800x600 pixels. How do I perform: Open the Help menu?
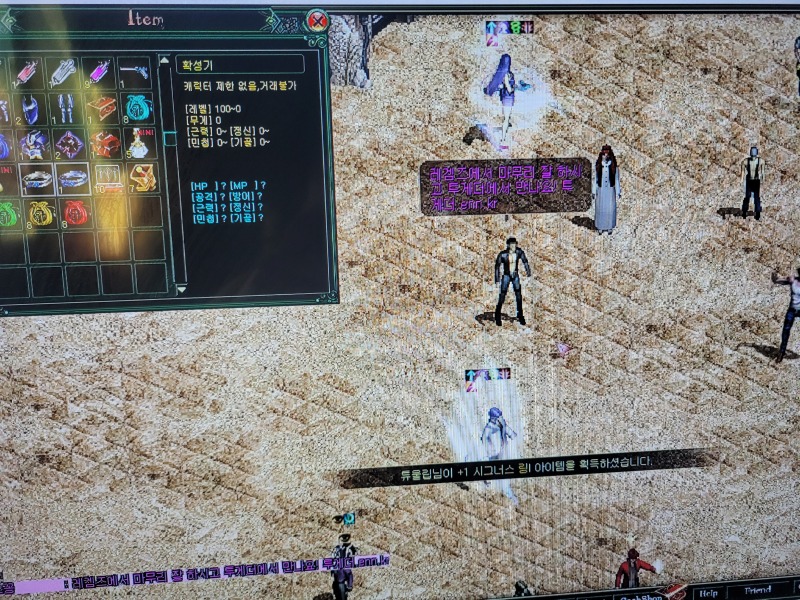(709, 592)
